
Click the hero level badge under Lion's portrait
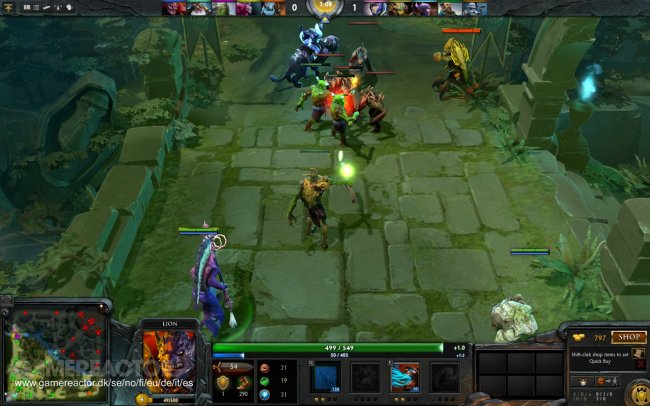pyautogui.click(x=141, y=398)
